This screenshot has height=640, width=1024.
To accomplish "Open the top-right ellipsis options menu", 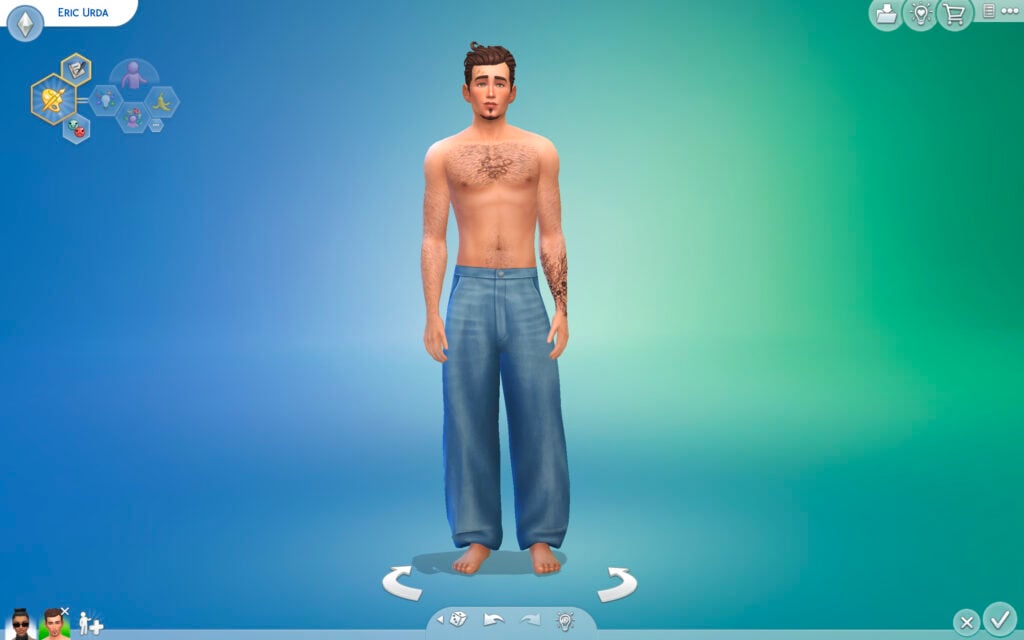I will click(989, 12).
